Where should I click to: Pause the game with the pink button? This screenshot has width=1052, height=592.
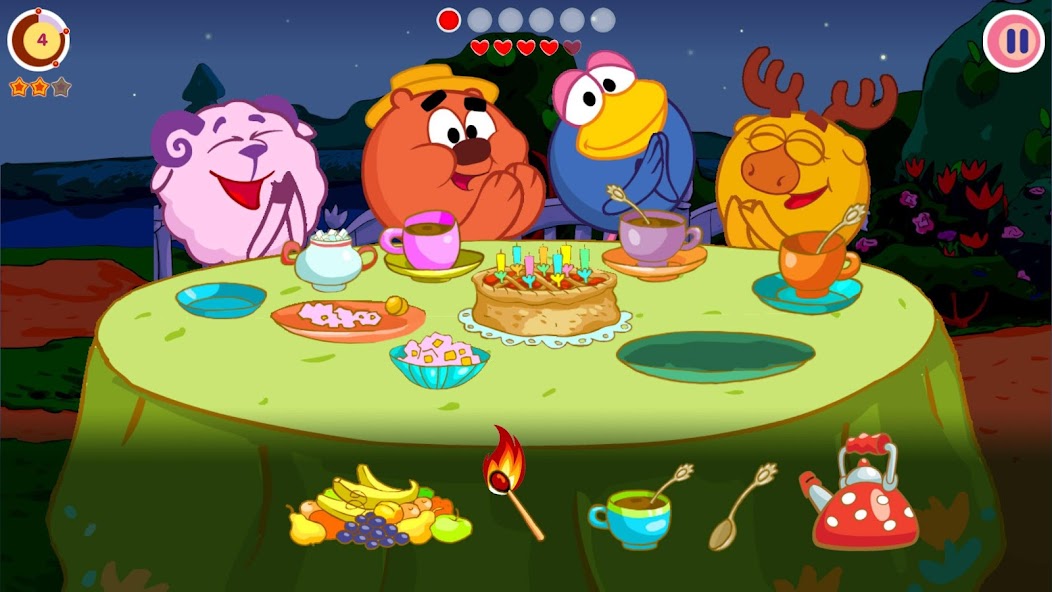[x=1014, y=41]
